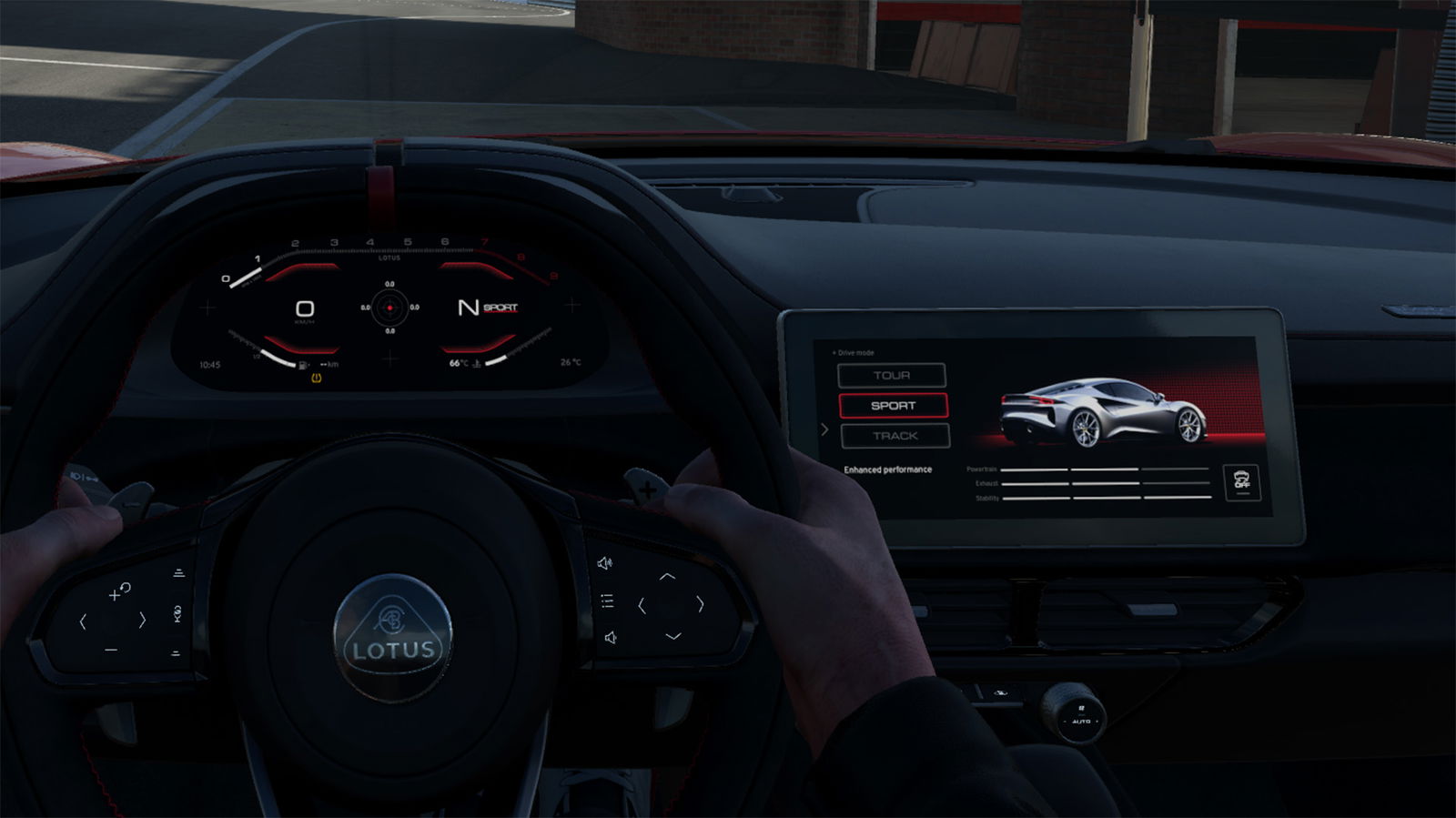This screenshot has height=818, width=1456.
Task: Expand the side arrow beside drive modes
Action: (x=824, y=429)
